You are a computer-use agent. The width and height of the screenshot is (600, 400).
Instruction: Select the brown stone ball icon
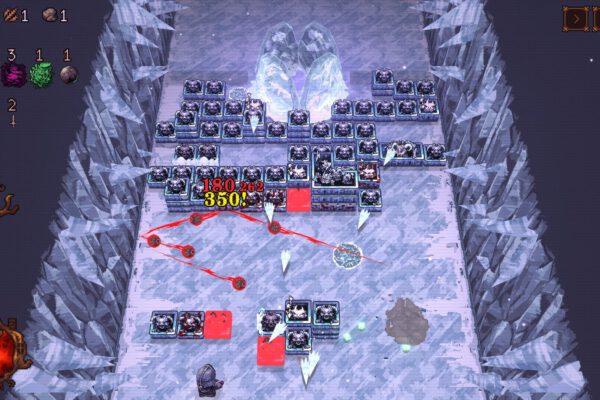tap(67, 74)
